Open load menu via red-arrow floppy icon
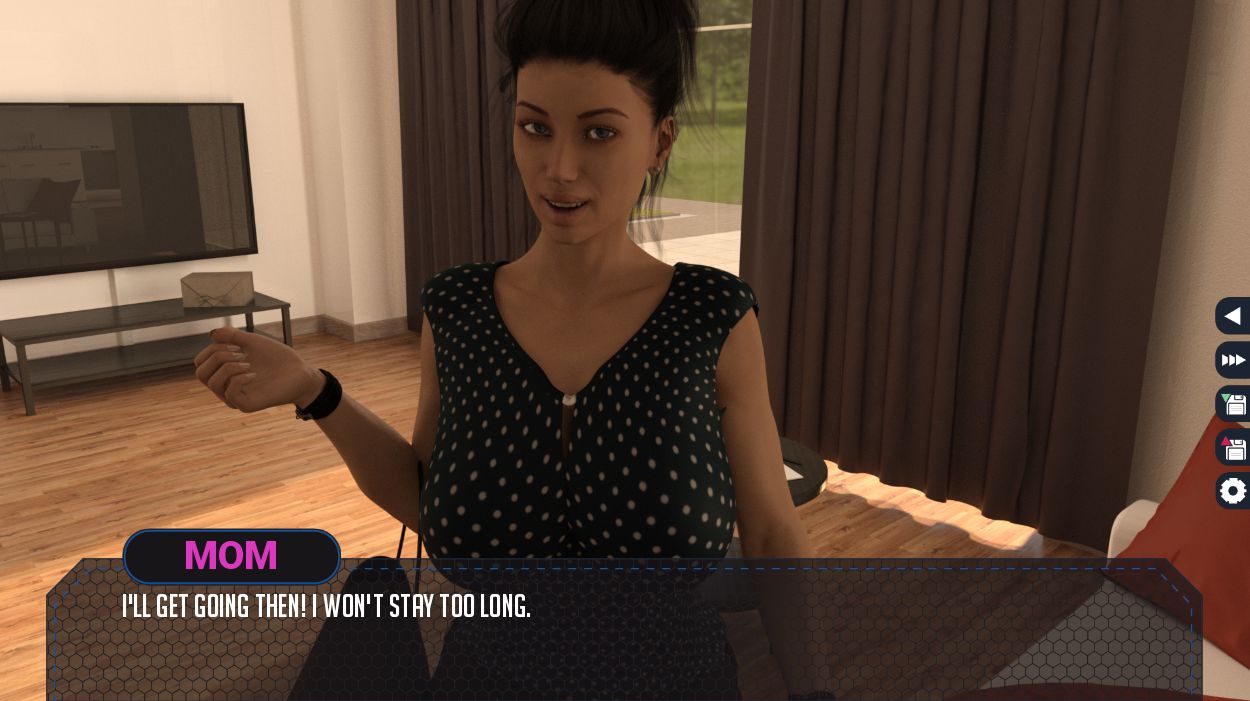 tap(1234, 448)
